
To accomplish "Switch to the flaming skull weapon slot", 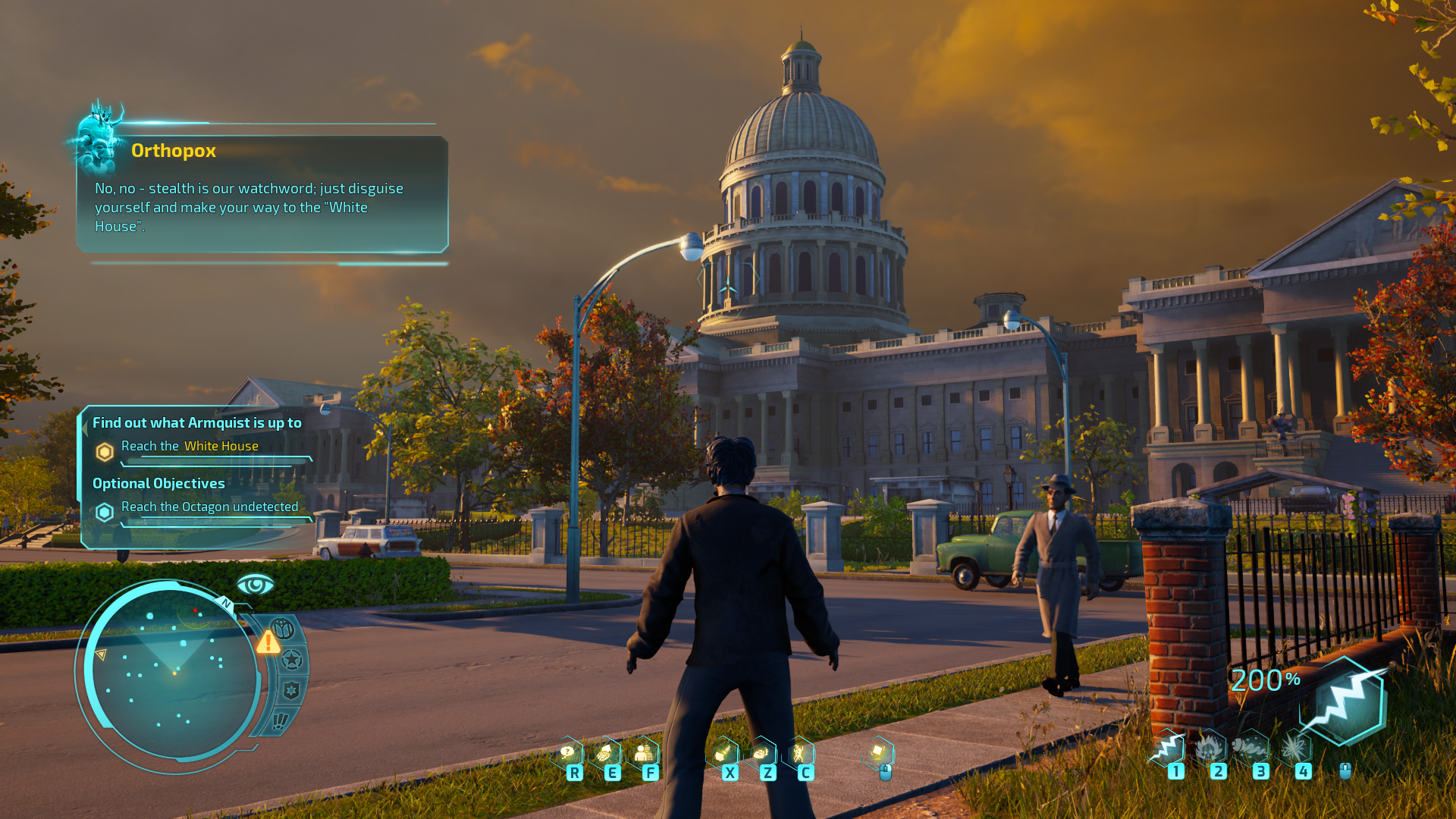I will (x=1210, y=748).
